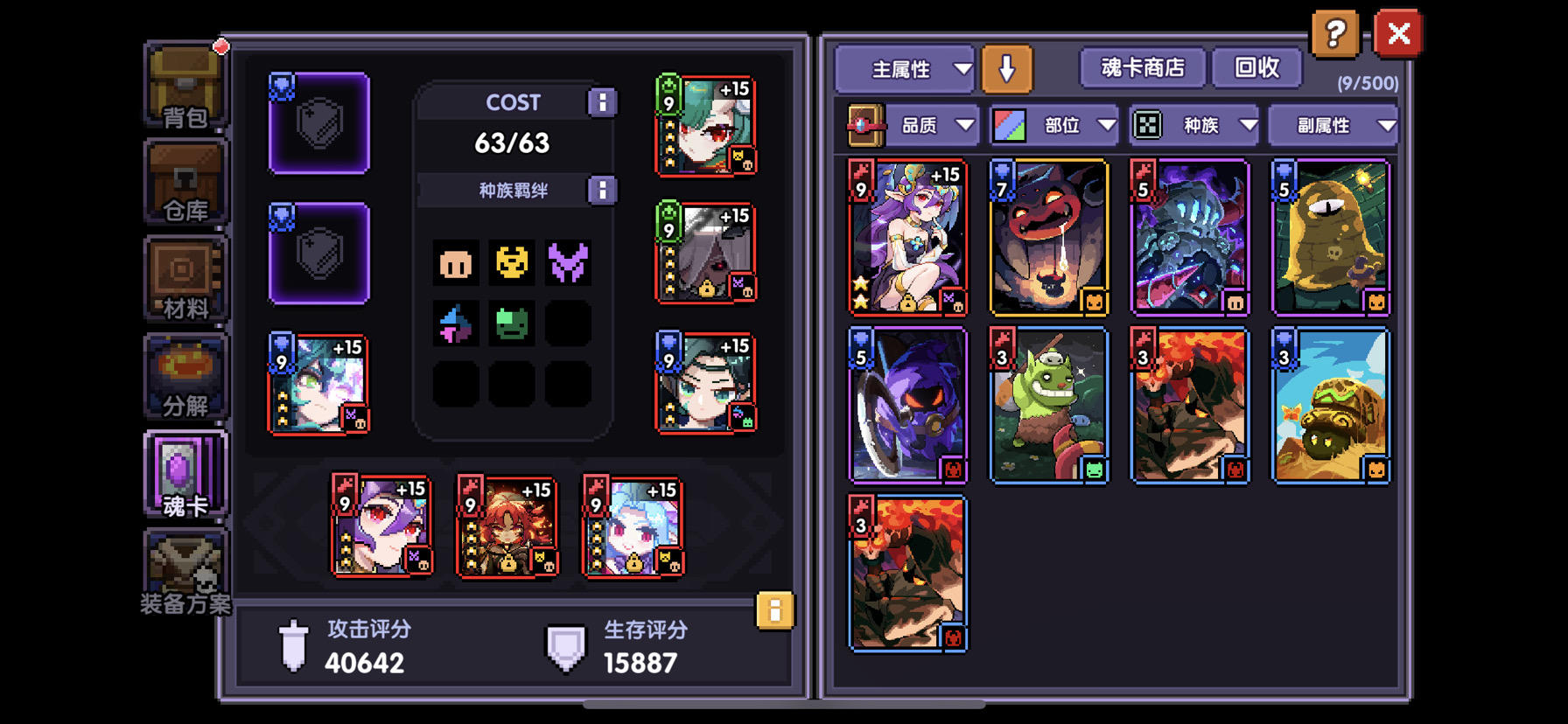Click the orange download arrow sort icon
Viewport: 1568px width, 724px height.
(1007, 66)
